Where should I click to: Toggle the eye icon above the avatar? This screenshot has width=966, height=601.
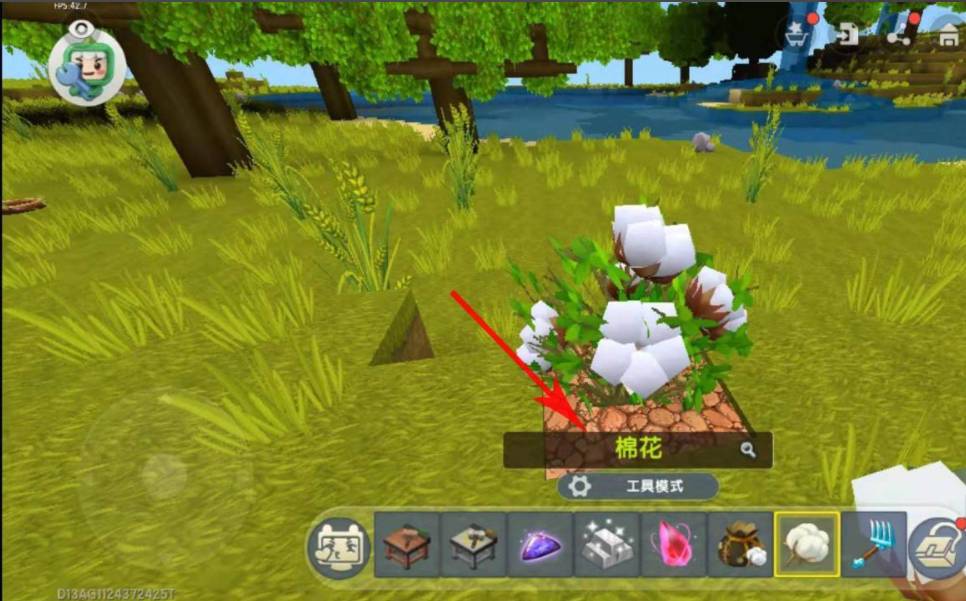[x=78, y=28]
